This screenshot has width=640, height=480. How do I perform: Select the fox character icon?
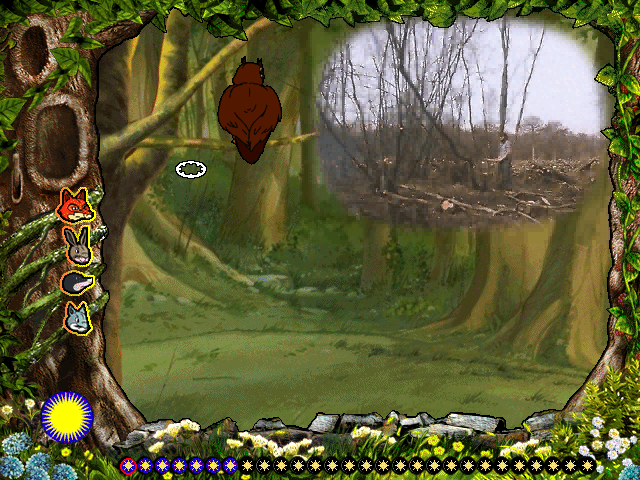pos(76,207)
